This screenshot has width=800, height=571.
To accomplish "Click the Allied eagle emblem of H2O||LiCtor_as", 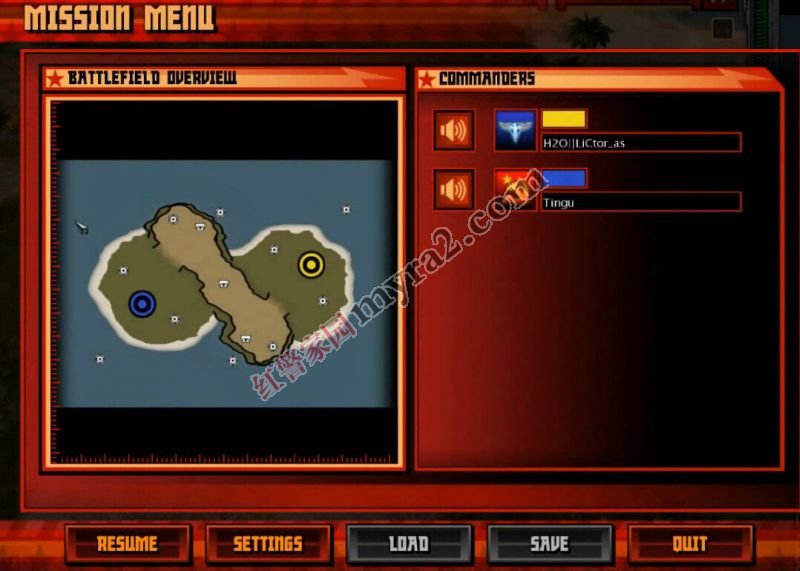I will tap(516, 131).
